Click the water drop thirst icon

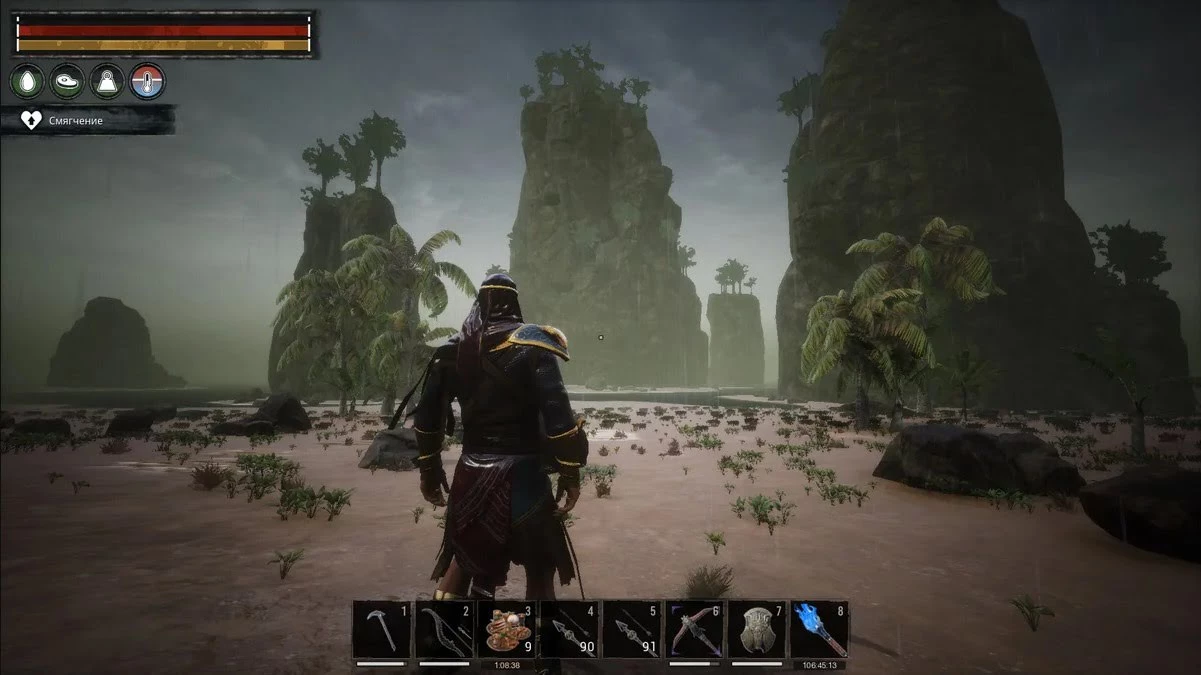click(27, 82)
